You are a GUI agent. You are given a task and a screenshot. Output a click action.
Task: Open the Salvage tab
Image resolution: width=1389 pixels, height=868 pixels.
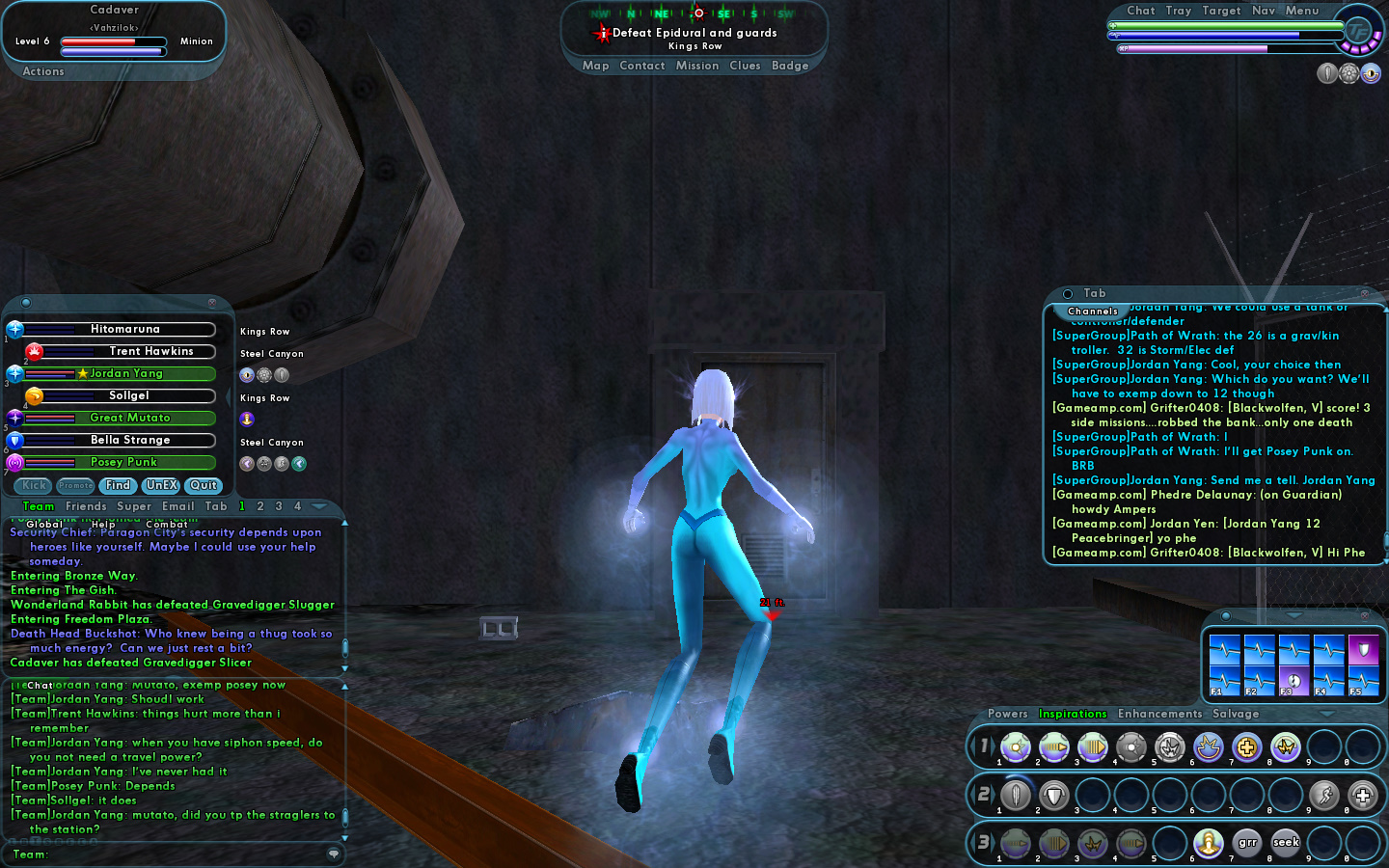(x=1236, y=714)
